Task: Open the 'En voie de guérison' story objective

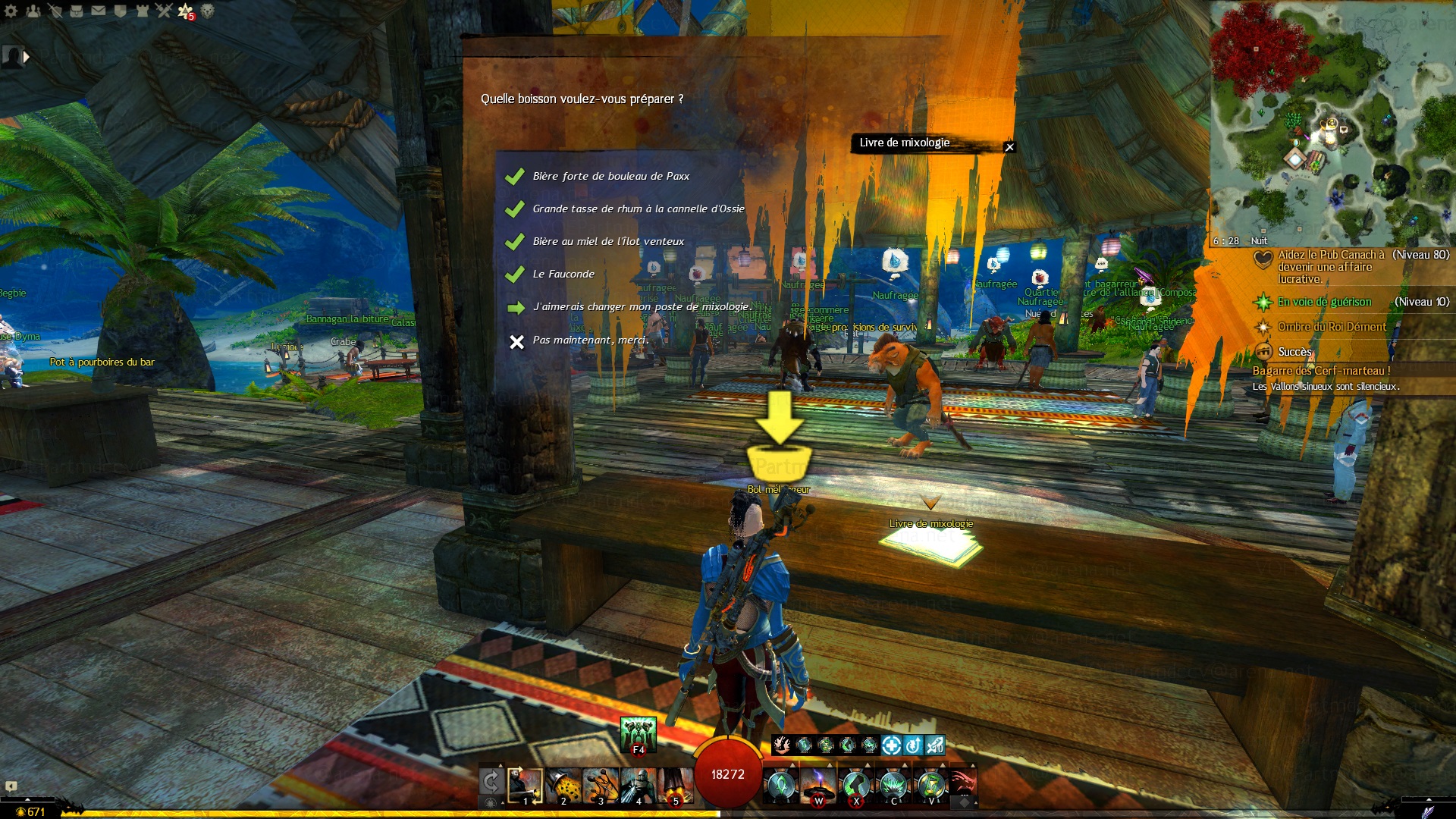Action: coord(1324,302)
